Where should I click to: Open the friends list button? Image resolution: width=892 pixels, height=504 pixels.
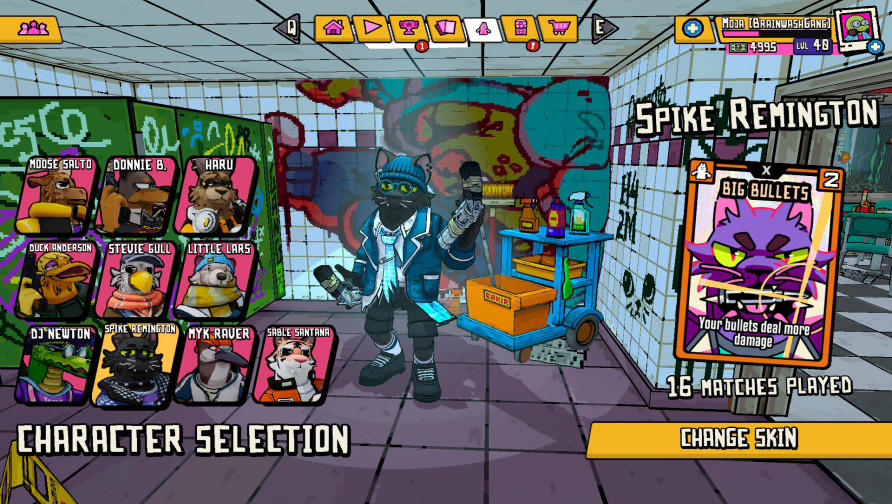(33, 29)
